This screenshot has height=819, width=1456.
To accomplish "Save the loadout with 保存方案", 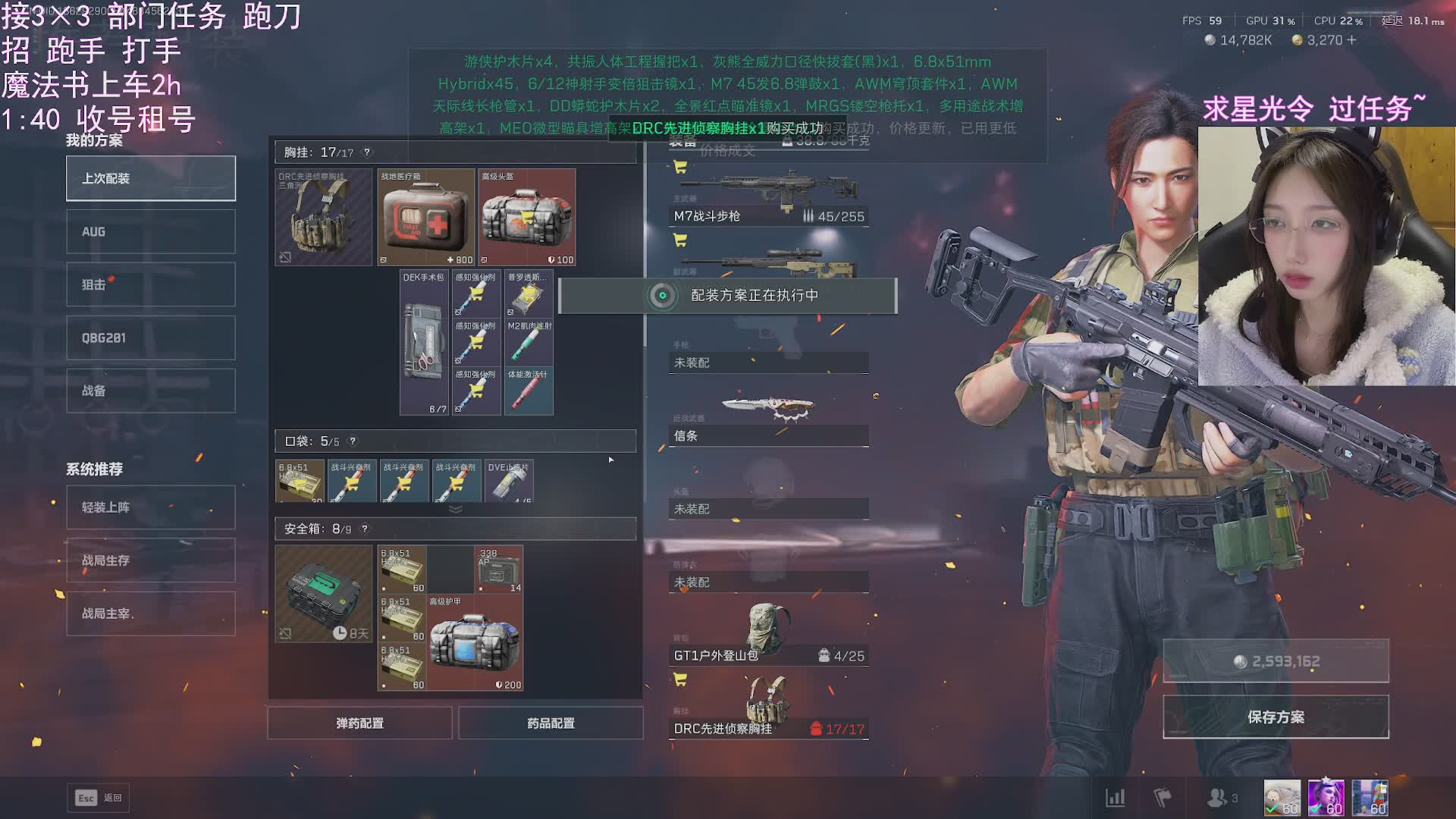I will pos(1276,717).
